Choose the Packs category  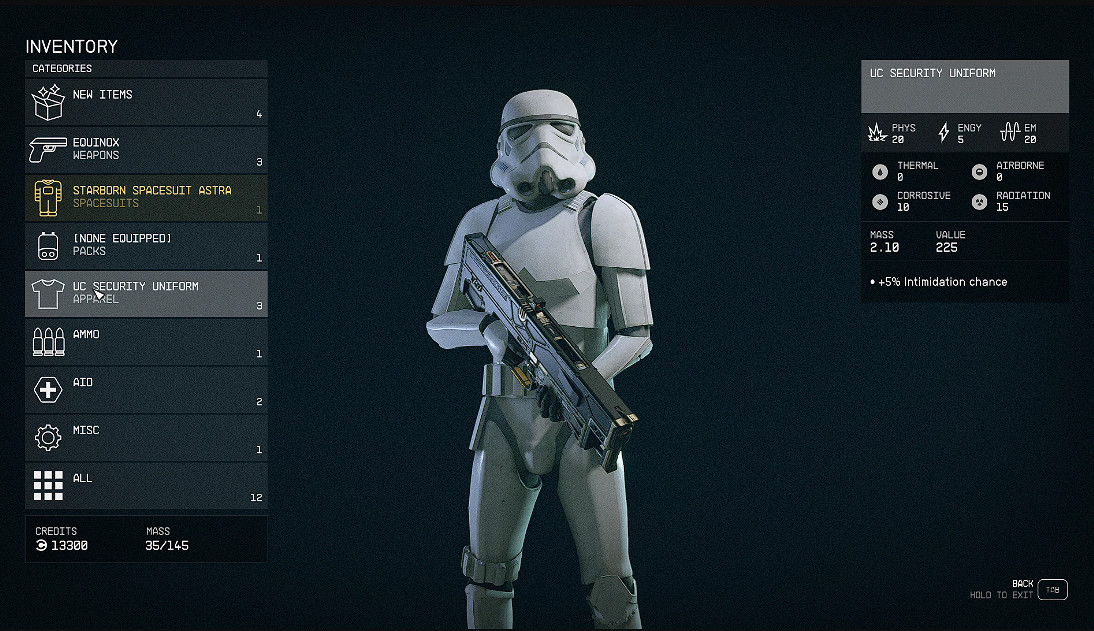pos(146,246)
